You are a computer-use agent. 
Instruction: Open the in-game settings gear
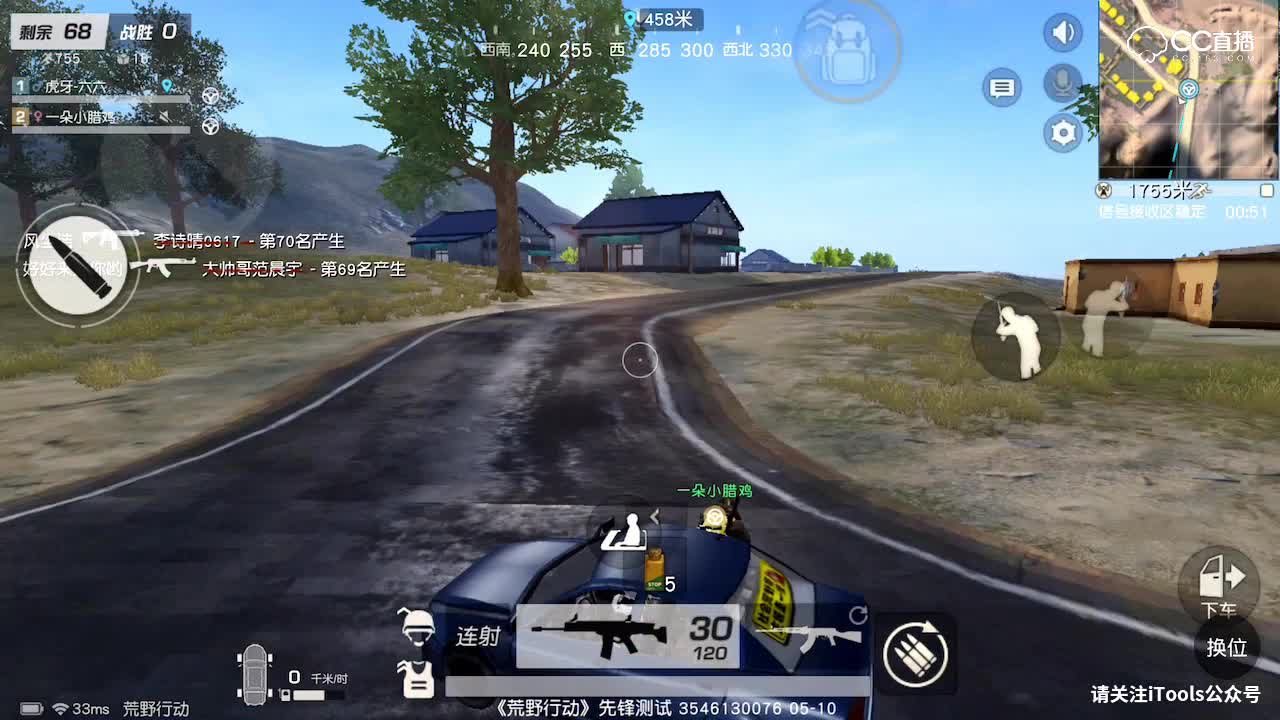tap(1062, 133)
